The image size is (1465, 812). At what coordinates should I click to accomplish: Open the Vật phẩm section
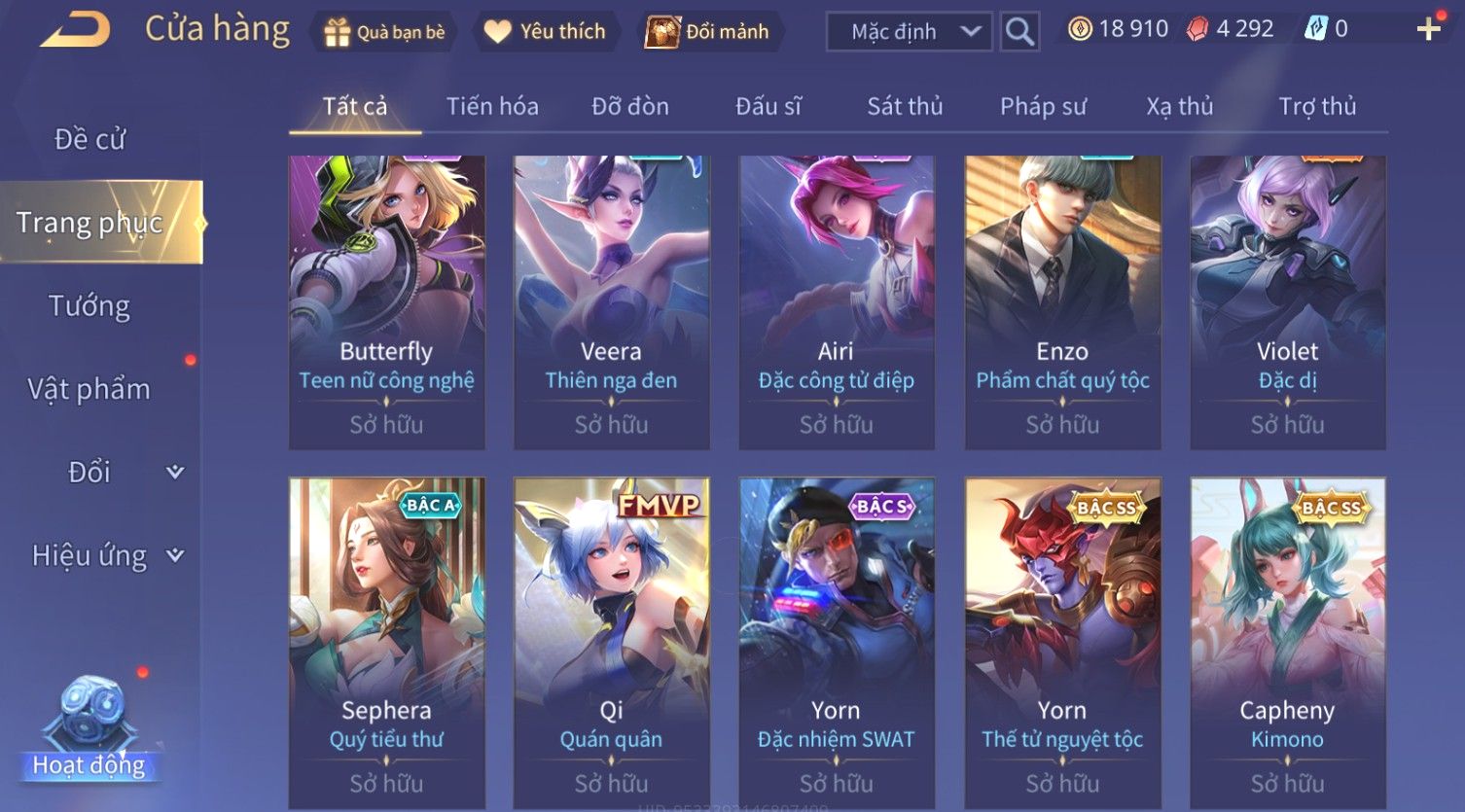(89, 389)
